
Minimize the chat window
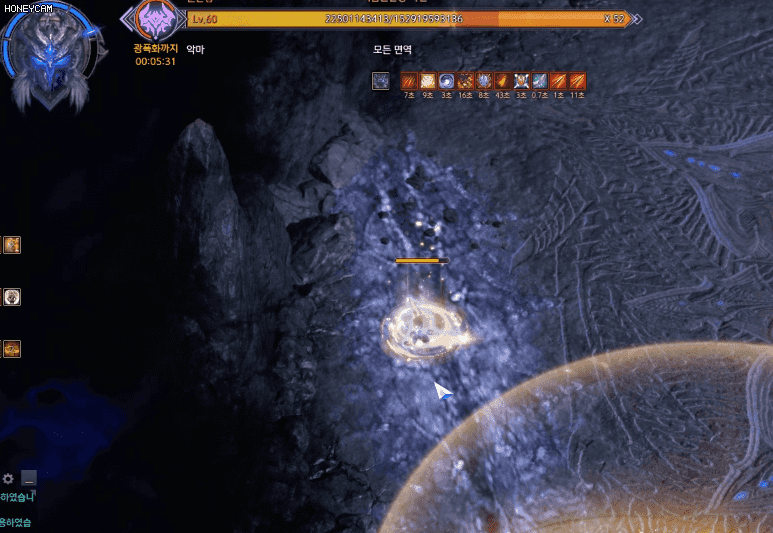29,478
